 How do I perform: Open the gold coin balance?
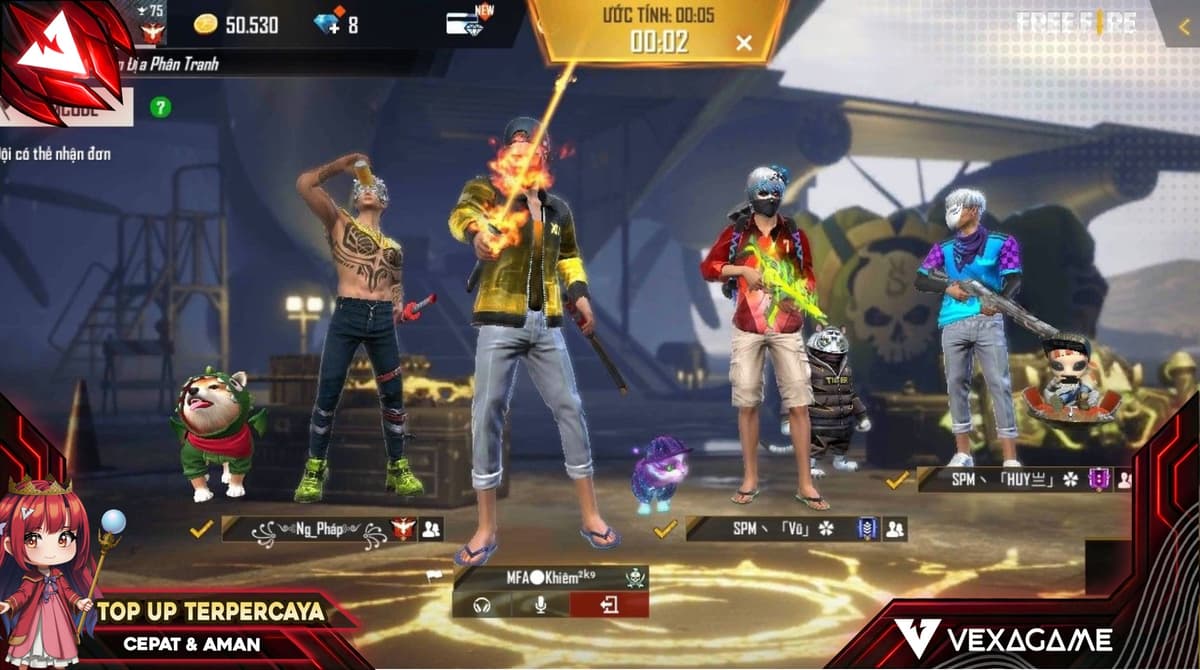coord(235,25)
